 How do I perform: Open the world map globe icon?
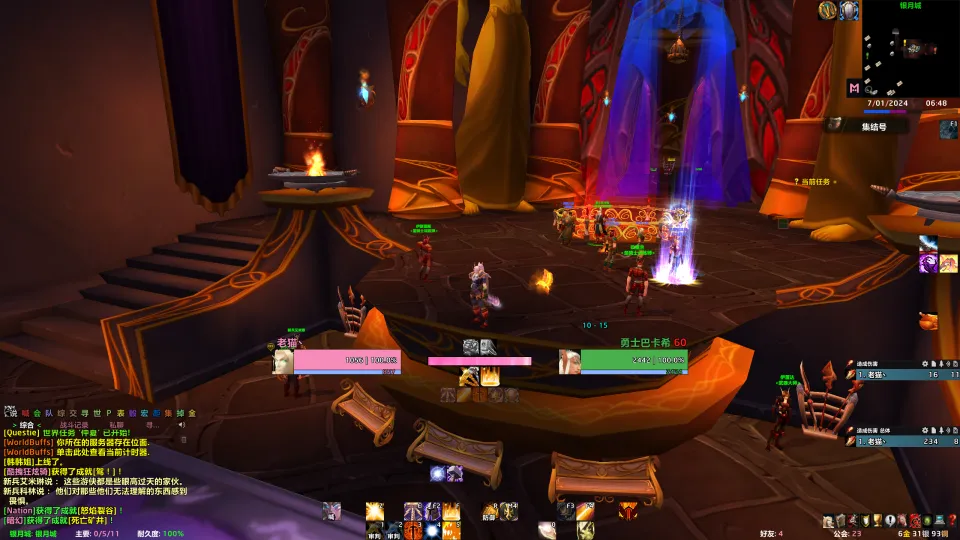[x=828, y=11]
